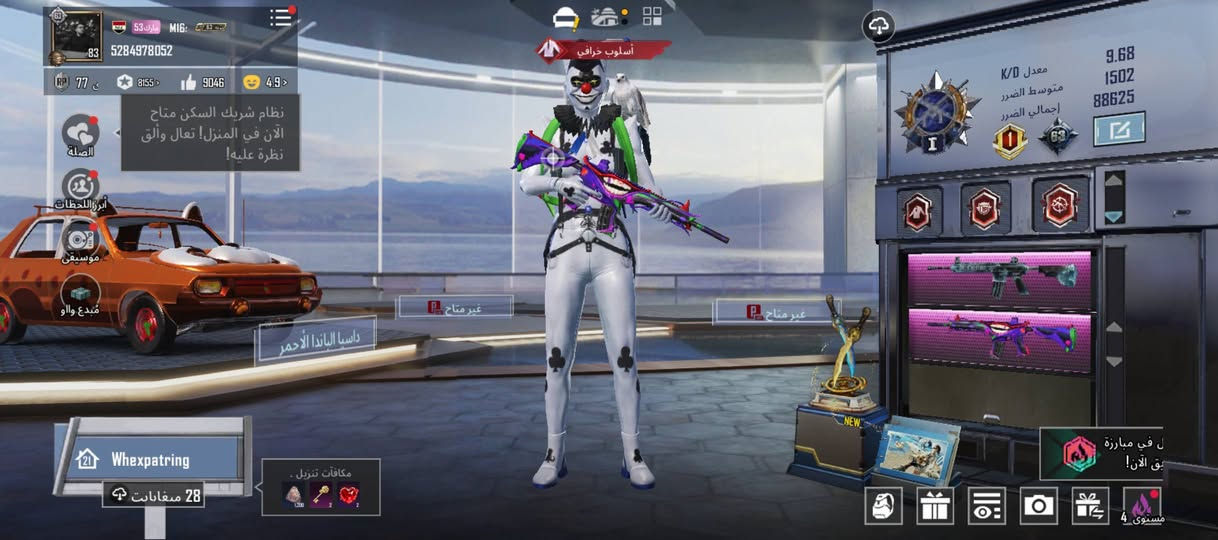The height and width of the screenshot is (540, 1218).
Task: Open the gift box icon
Action: pyautogui.click(x=935, y=506)
